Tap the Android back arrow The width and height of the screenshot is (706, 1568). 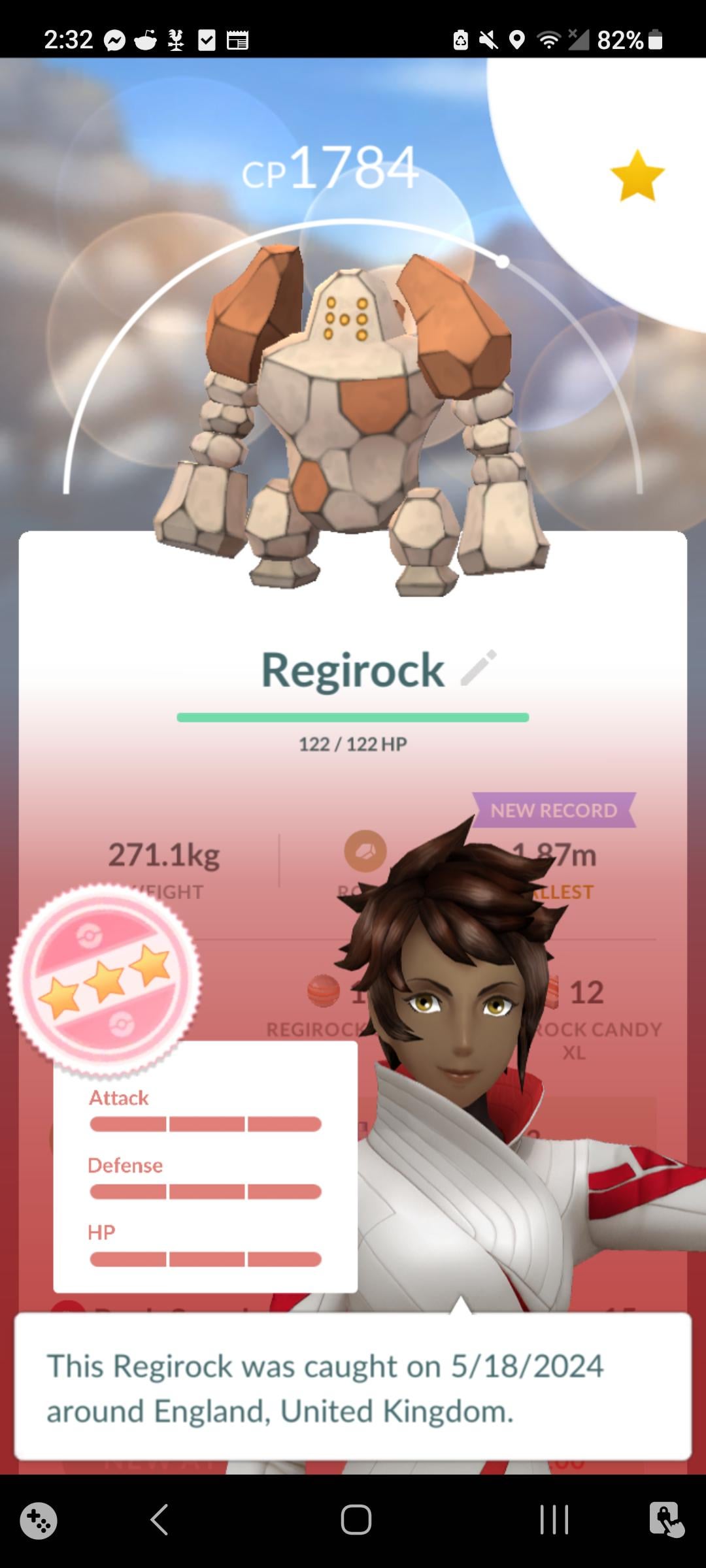[160, 1519]
